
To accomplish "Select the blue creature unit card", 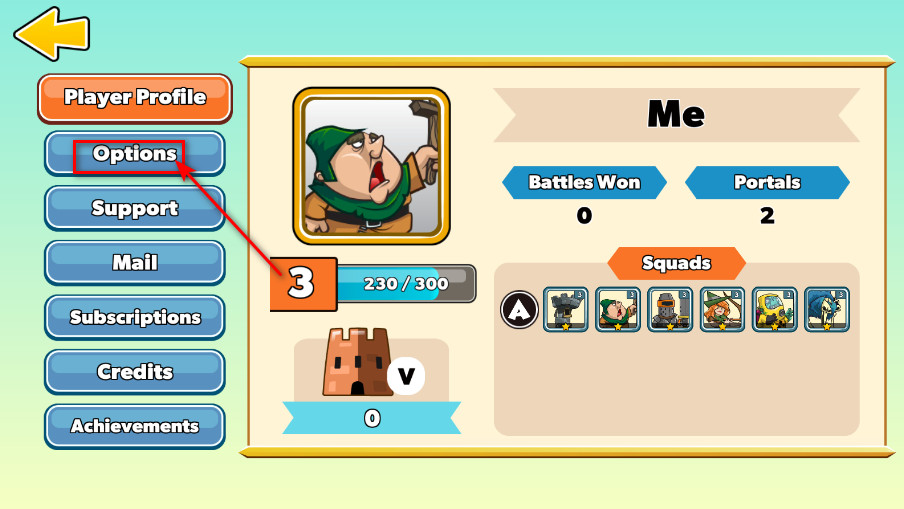I will (x=826, y=310).
